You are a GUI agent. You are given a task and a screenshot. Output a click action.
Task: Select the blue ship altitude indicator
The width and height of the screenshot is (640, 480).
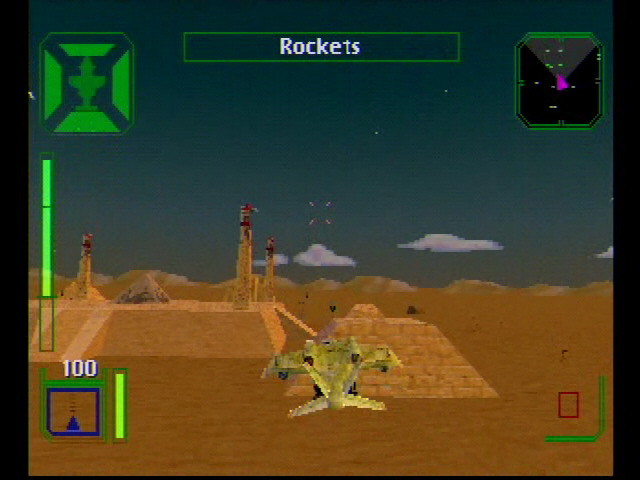pos(73,411)
